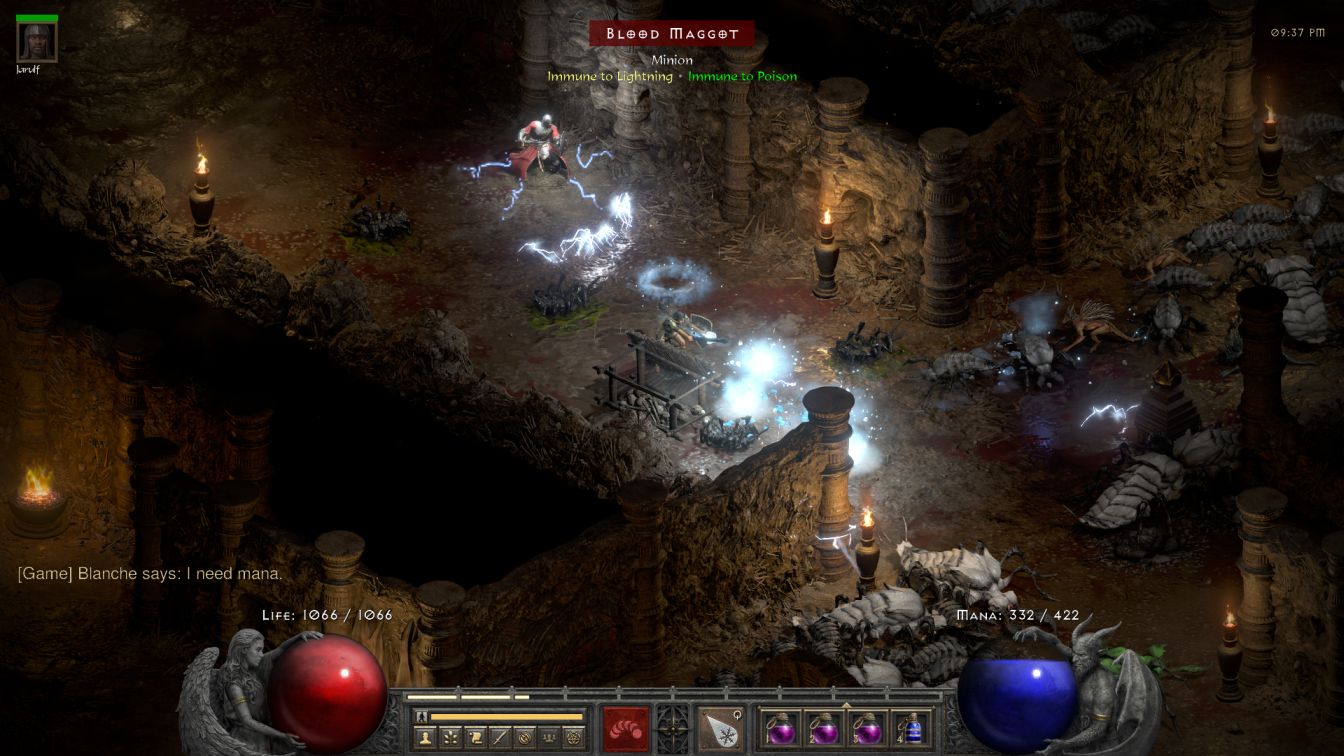Toggle the run/walk button

pos(422,716)
